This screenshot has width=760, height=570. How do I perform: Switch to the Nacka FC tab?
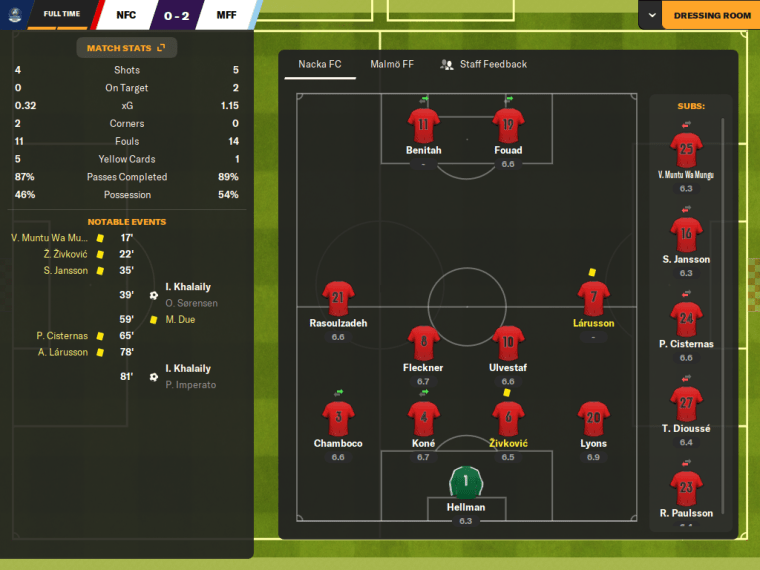[x=320, y=65]
